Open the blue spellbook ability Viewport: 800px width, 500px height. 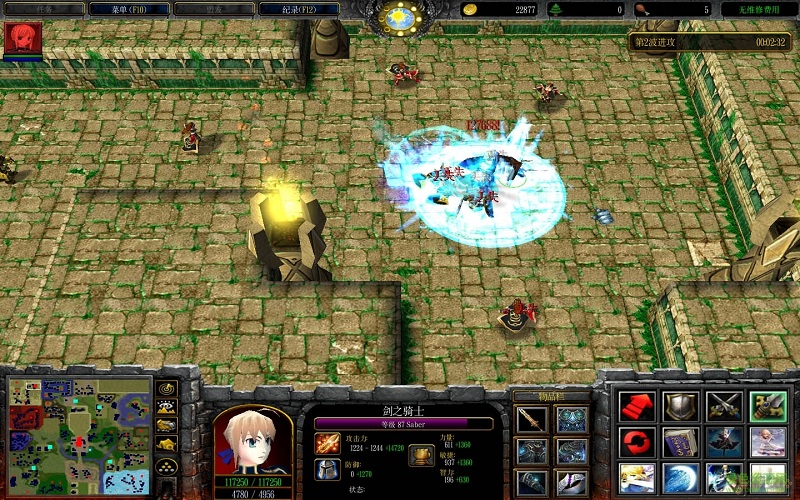coord(680,440)
